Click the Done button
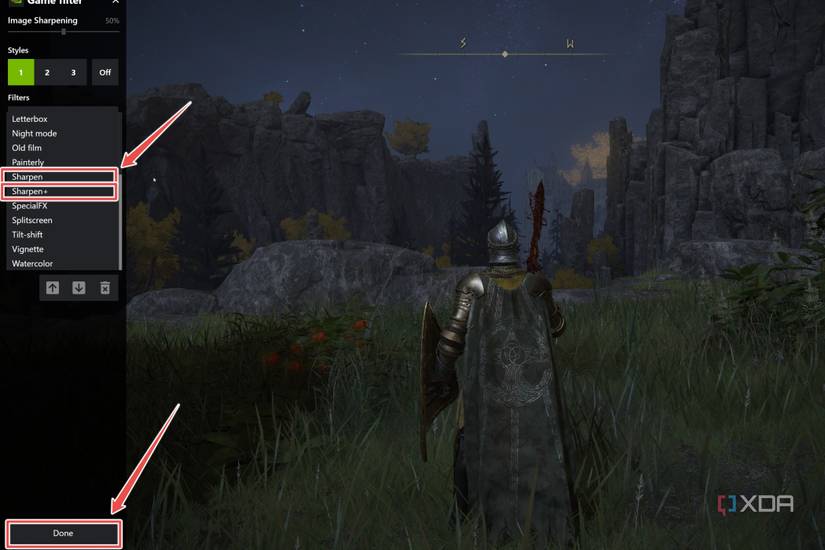825x550 pixels. coord(63,533)
